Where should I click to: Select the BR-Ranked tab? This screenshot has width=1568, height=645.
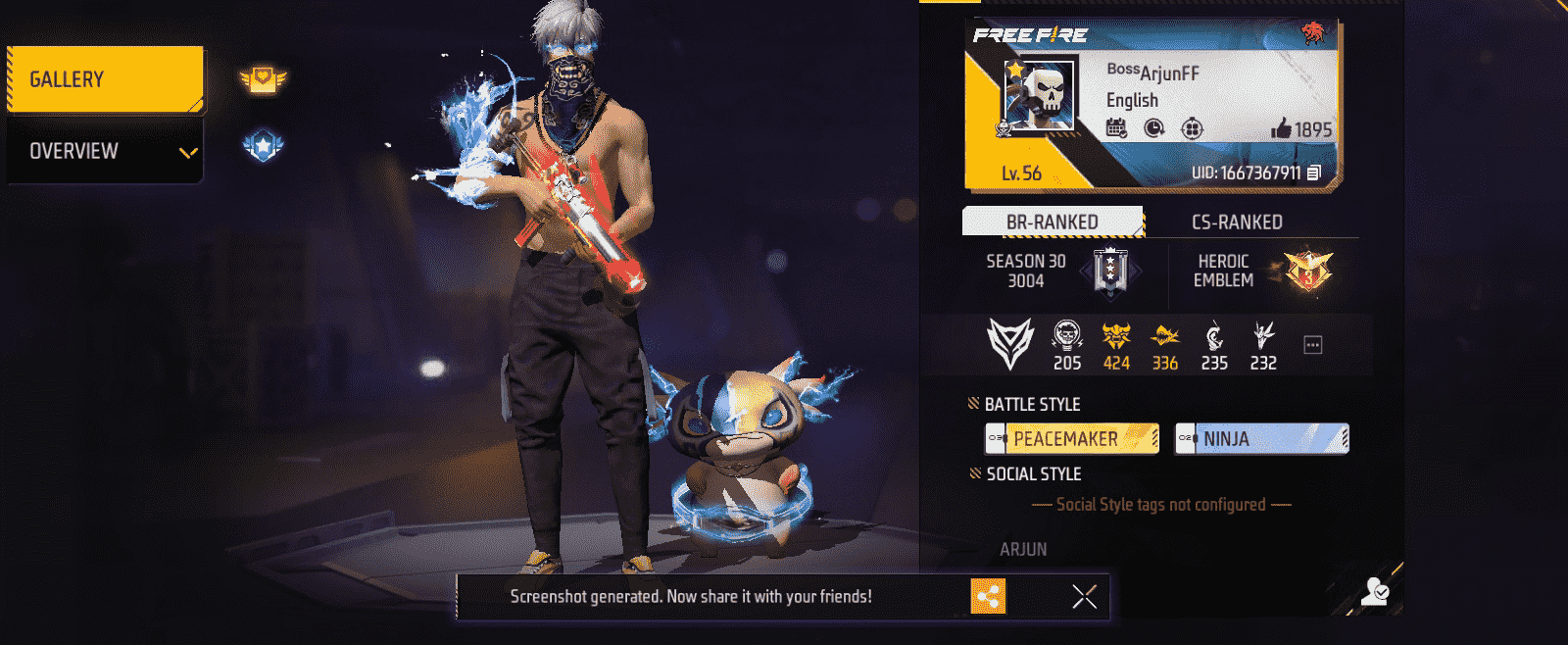coord(1053,223)
